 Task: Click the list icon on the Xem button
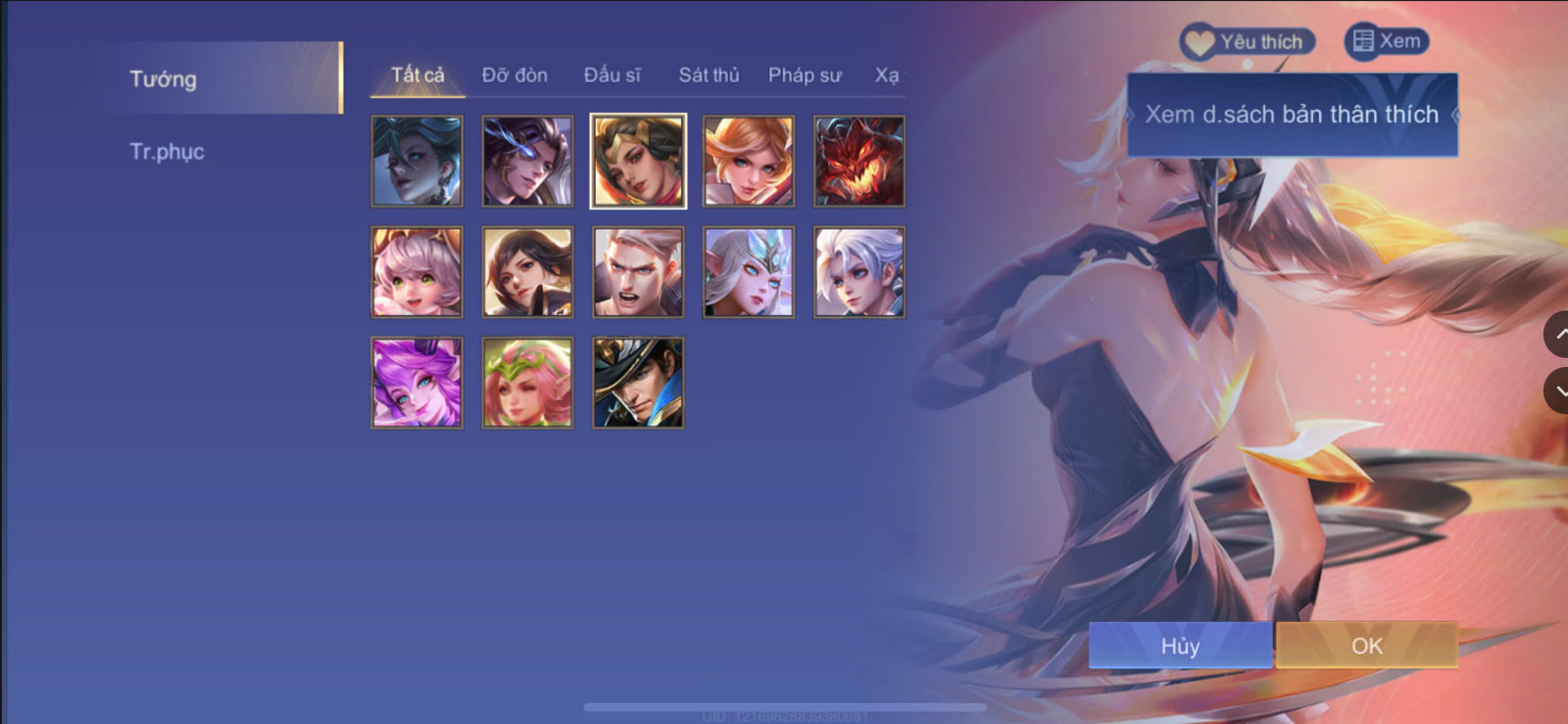click(x=1364, y=40)
